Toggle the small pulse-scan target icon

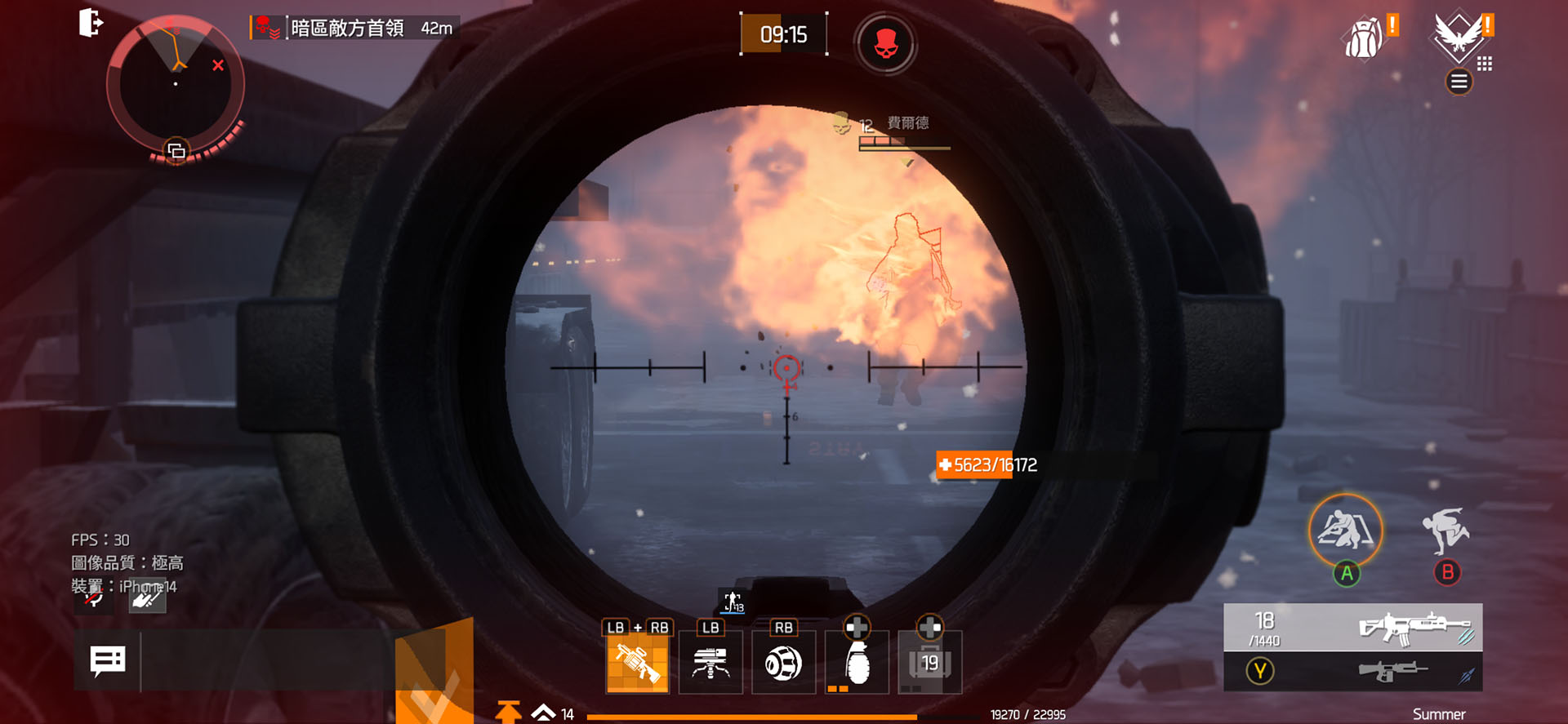pos(733,602)
